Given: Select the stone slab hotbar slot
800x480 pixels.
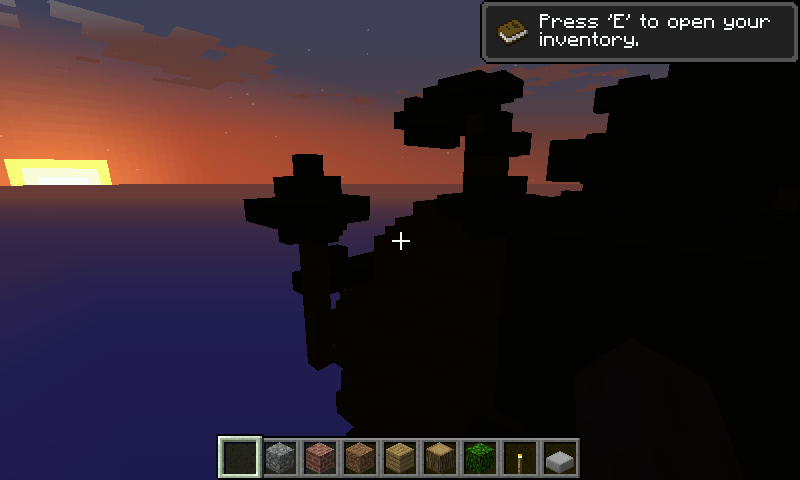Looking at the screenshot, I should 560,458.
